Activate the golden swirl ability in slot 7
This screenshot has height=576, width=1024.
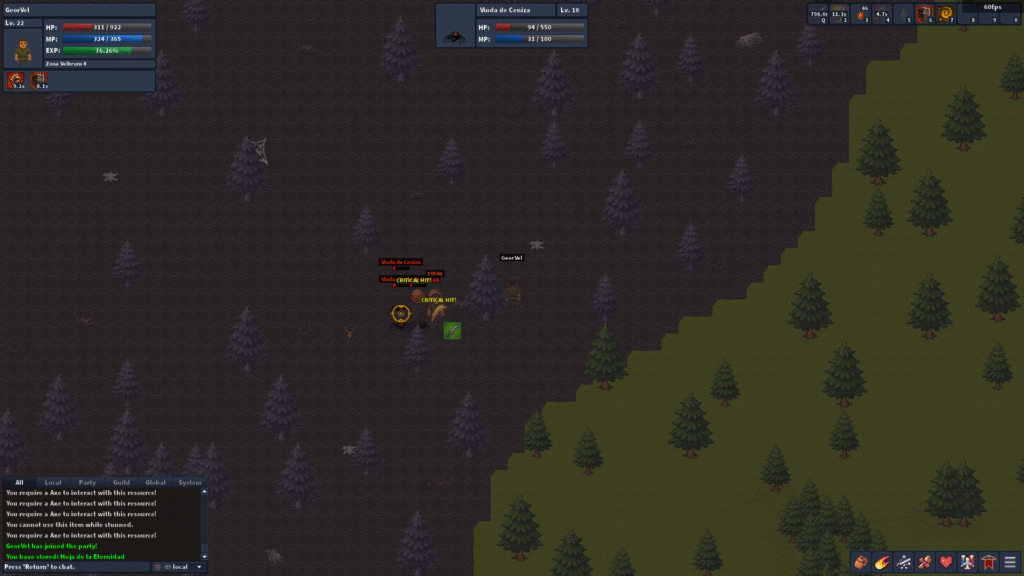click(x=946, y=14)
